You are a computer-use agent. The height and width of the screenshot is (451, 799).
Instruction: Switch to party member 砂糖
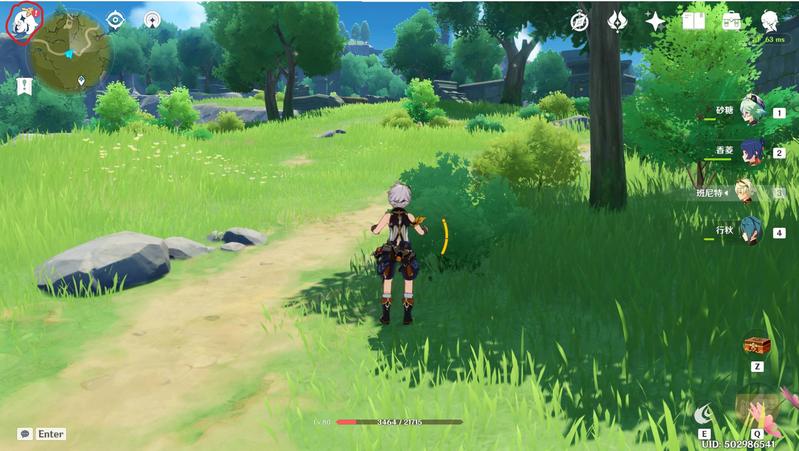(751, 114)
